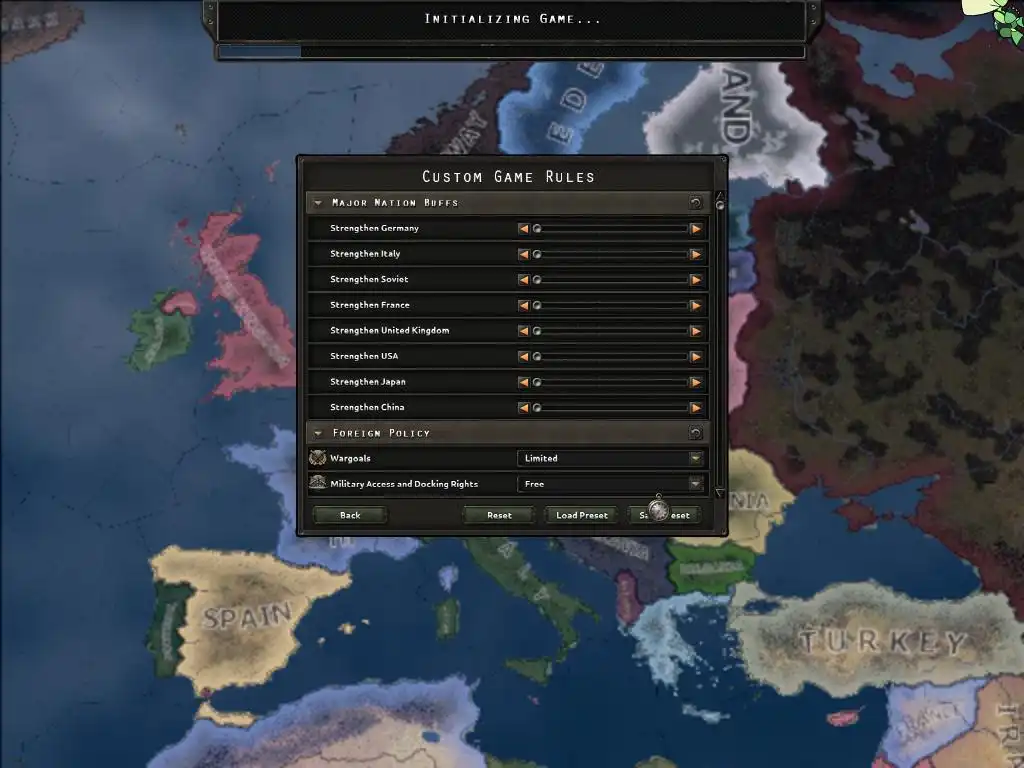Increase Strengthen Japan with right arrow
The width and height of the screenshot is (1024, 768).
[695, 382]
